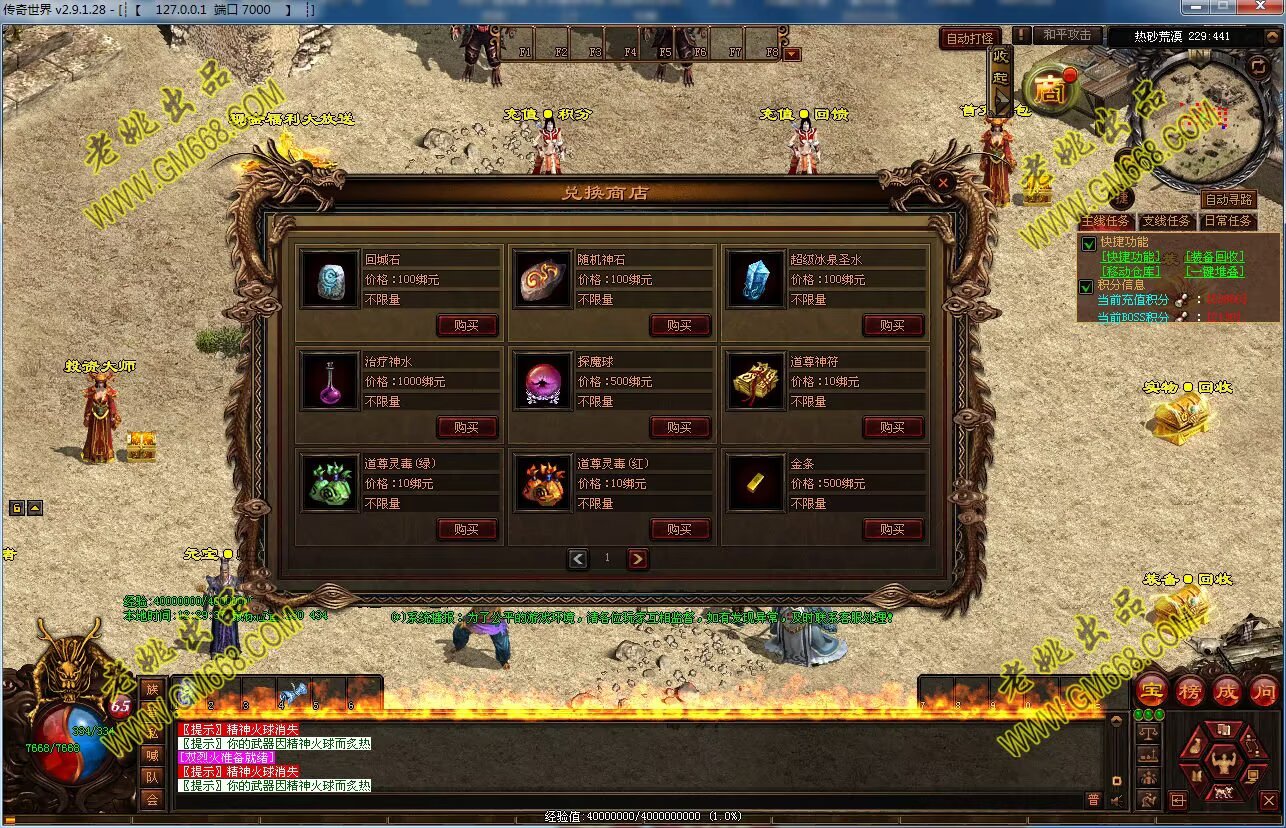Purchase the 金条 gold bar
The width and height of the screenshot is (1286, 828).
point(892,529)
